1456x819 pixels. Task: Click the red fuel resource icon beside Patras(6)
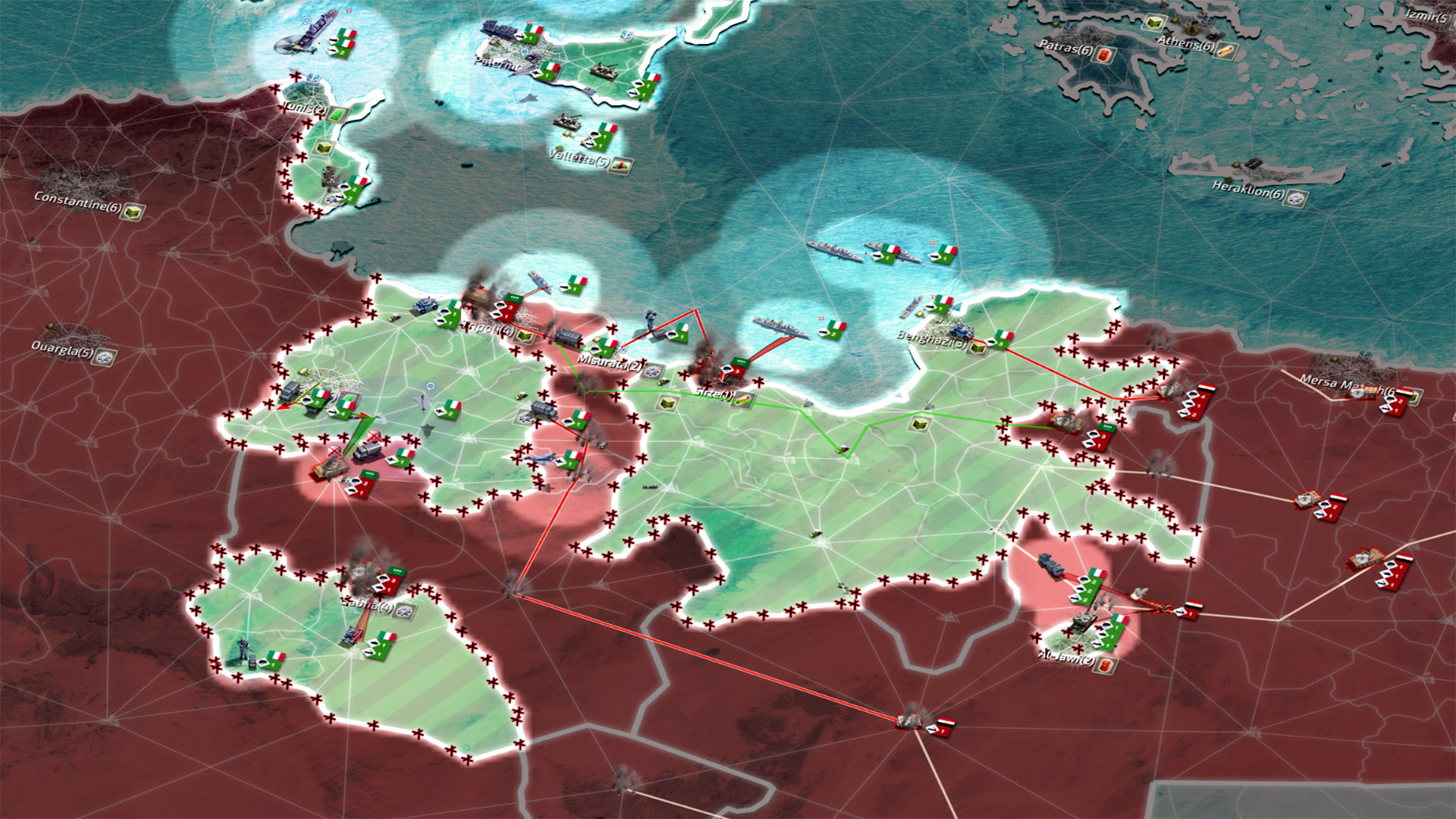(1105, 54)
